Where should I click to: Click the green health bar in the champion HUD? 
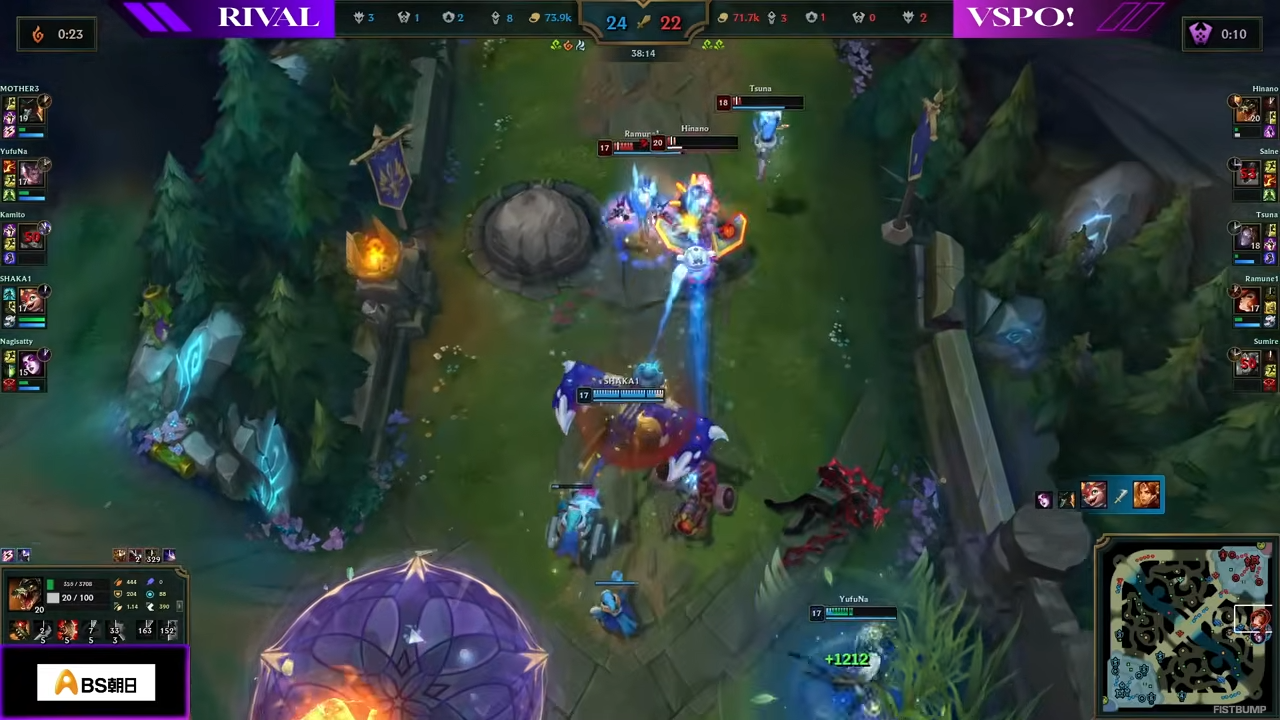pyautogui.click(x=51, y=584)
